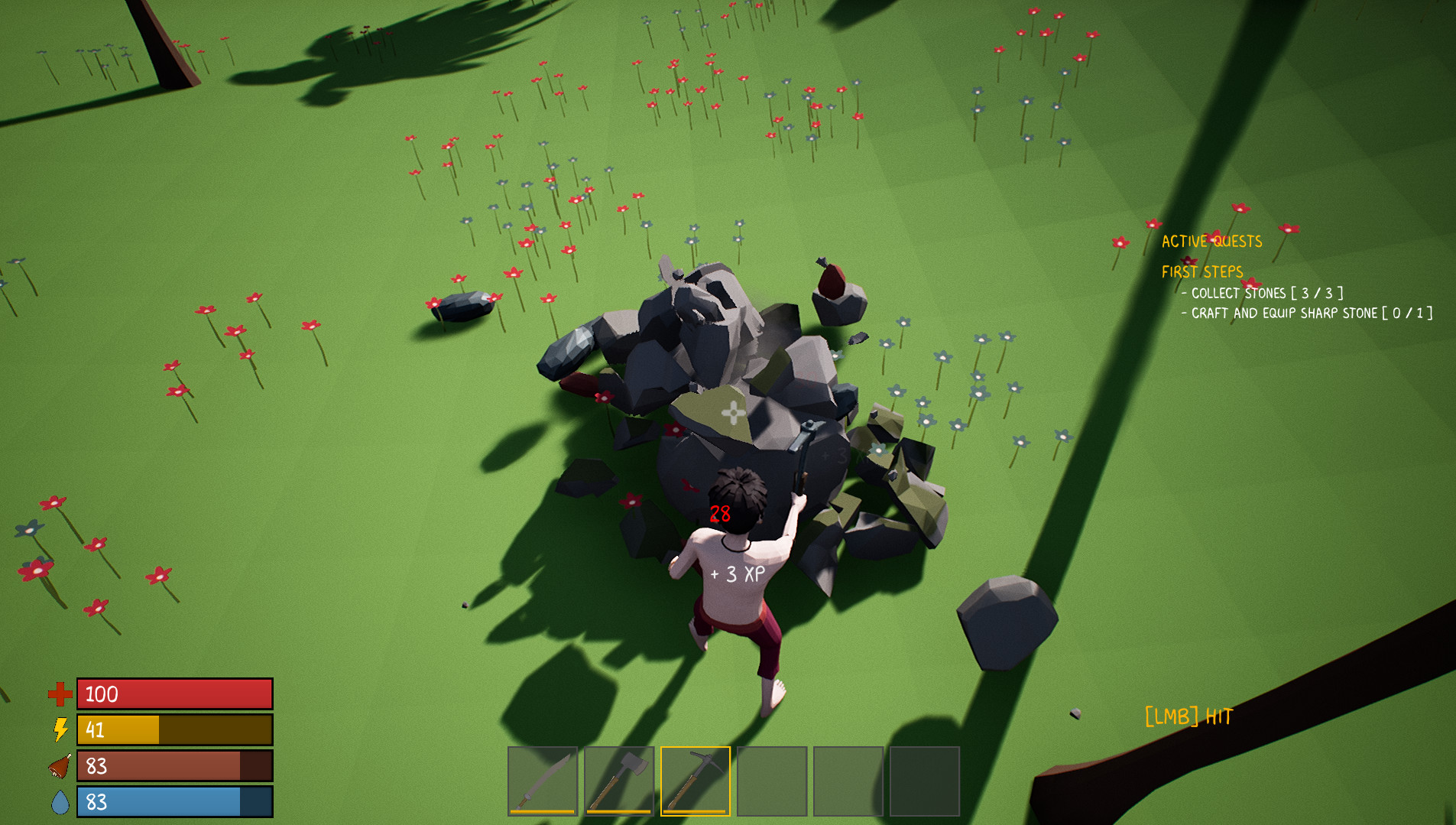The image size is (1456, 825).
Task: Expand the FIRST STEPS quest entry
Action: (x=1201, y=271)
